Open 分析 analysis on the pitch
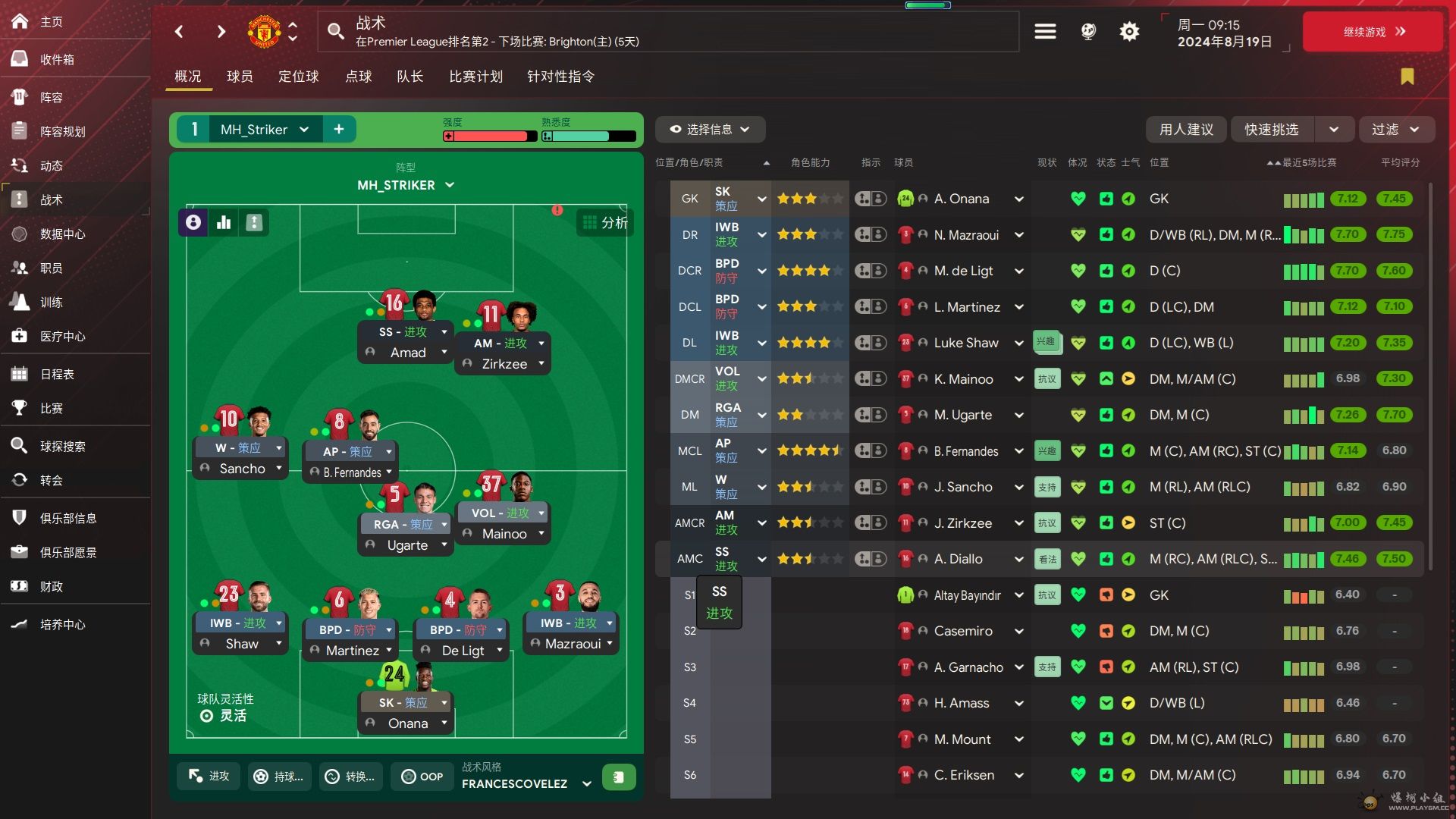The width and height of the screenshot is (1456, 819). (x=605, y=223)
